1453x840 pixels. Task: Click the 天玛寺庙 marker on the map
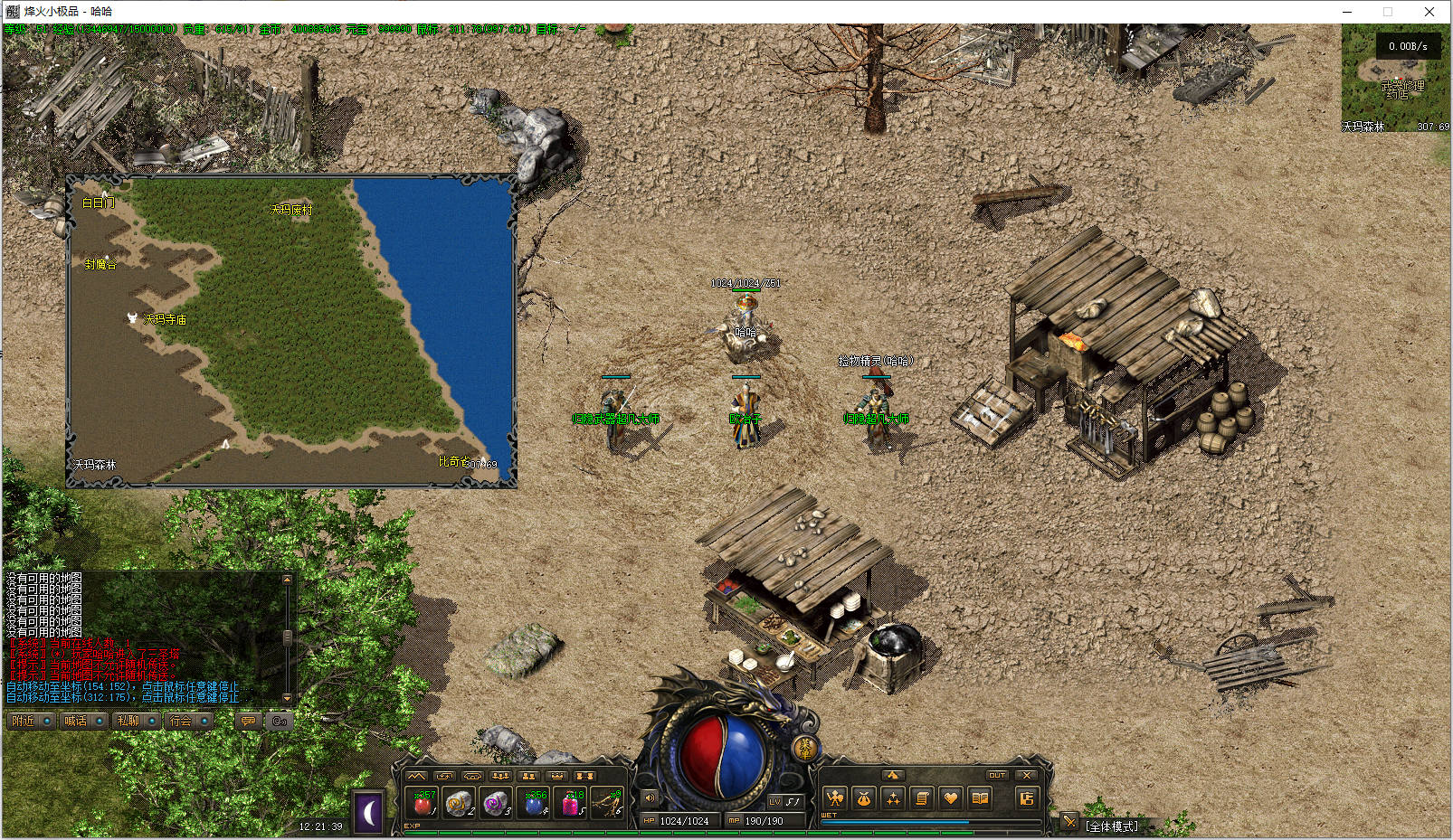pos(164,319)
